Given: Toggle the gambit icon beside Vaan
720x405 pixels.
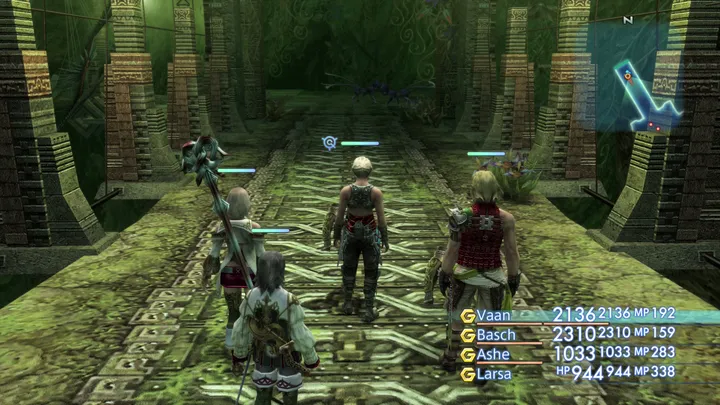Looking at the screenshot, I should click(467, 315).
